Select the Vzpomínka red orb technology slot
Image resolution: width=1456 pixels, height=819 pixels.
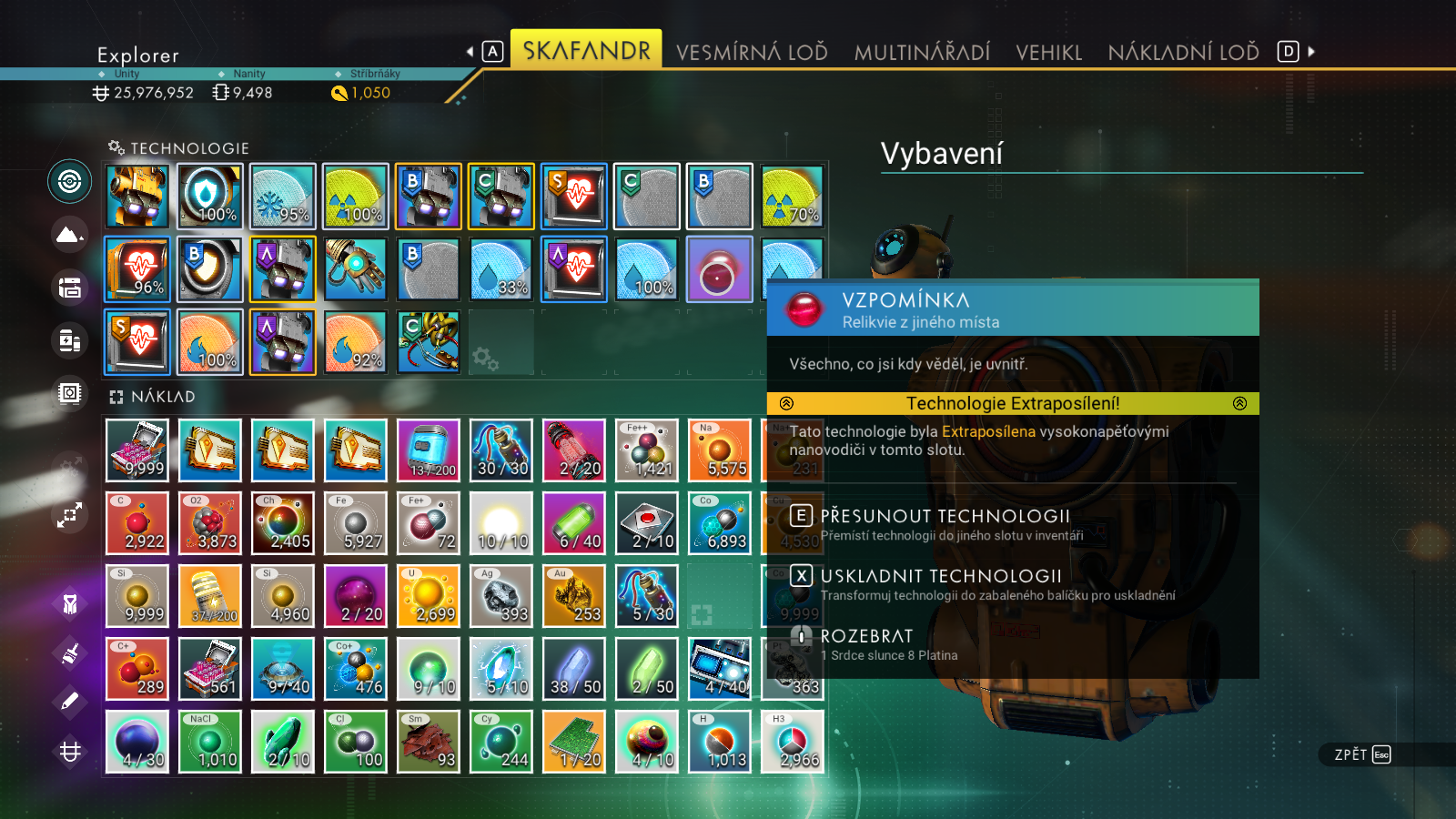tap(719, 269)
